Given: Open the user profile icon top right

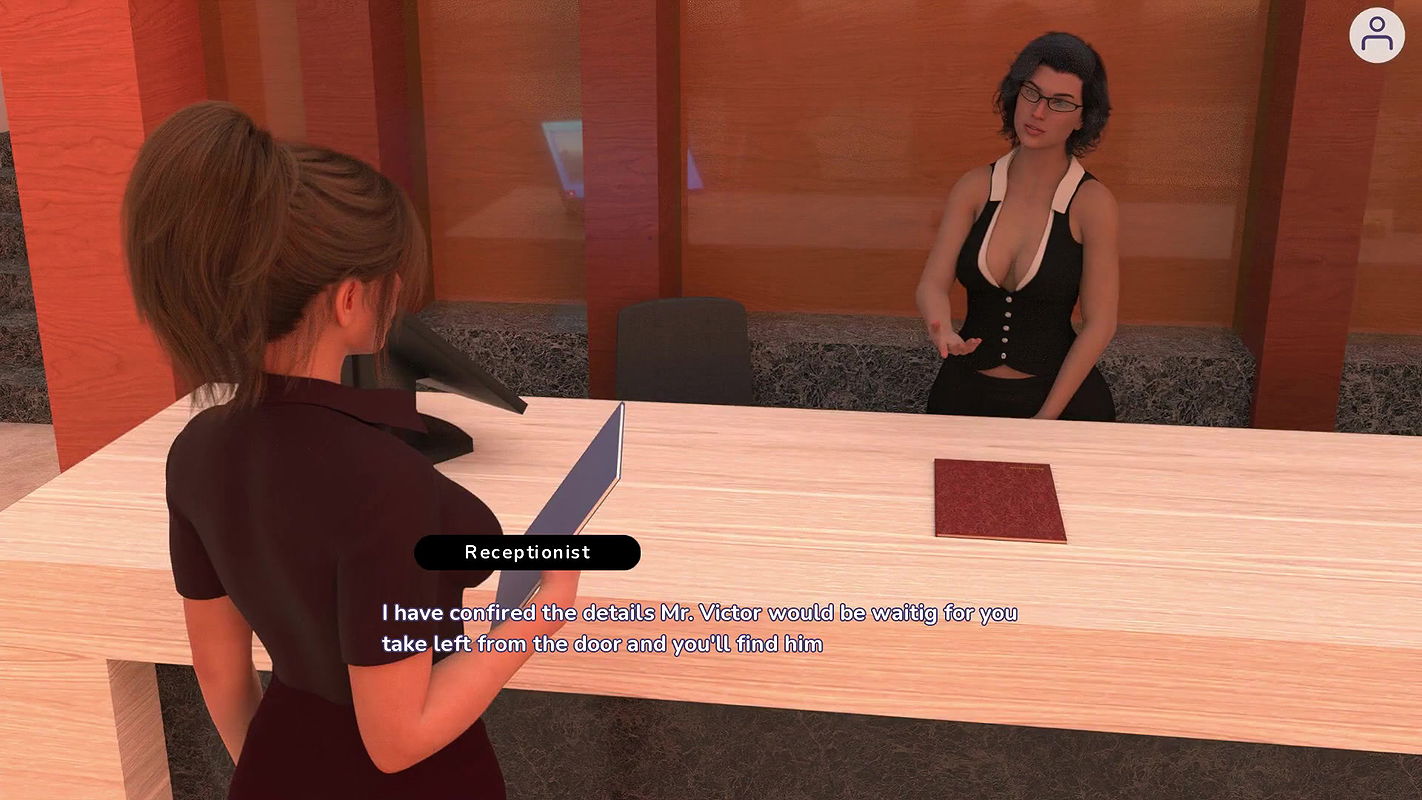Looking at the screenshot, I should point(1377,35).
